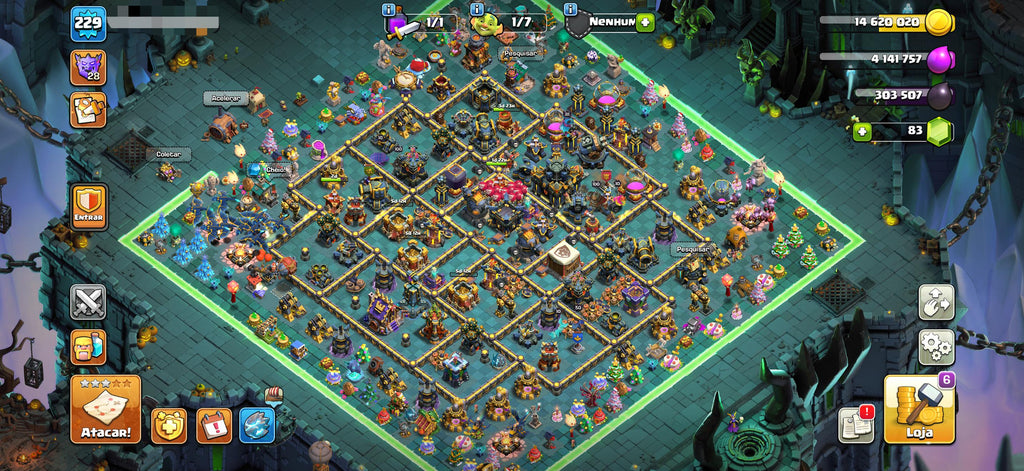Open player profile via level 229 badge
Image resolution: width=1024 pixels, height=471 pixels.
tap(88, 23)
